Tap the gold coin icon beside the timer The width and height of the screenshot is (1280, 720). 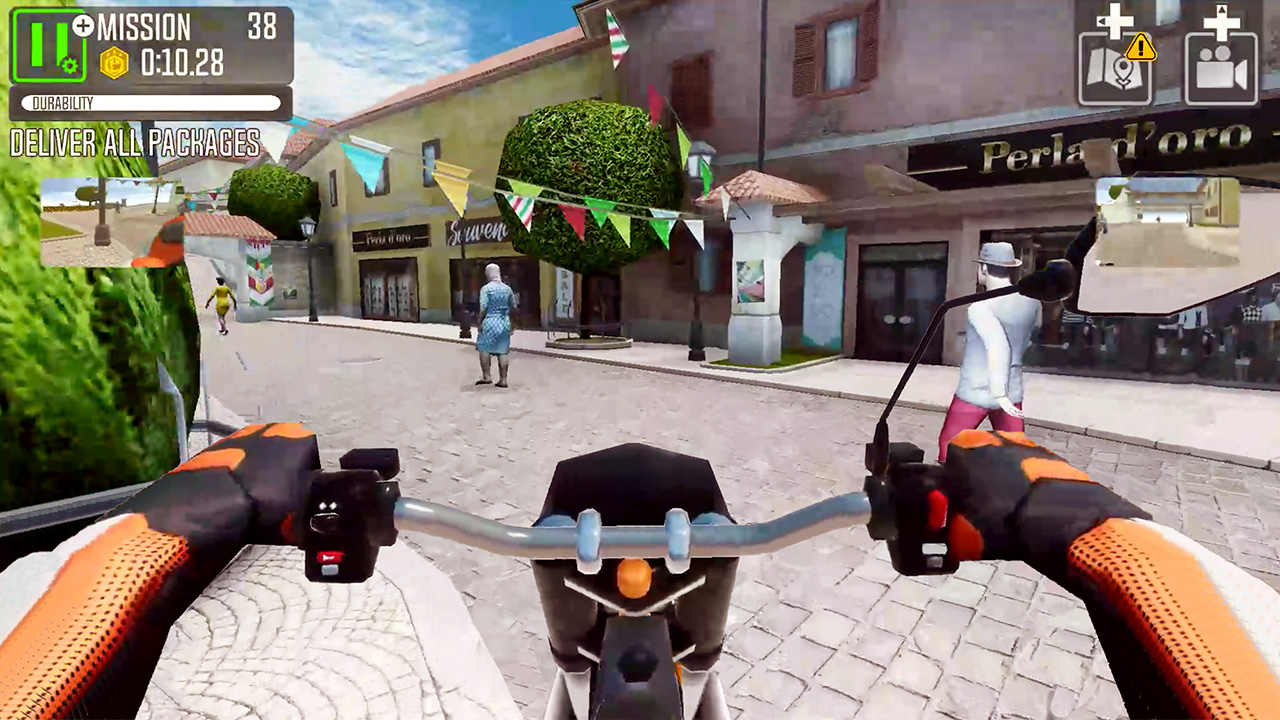tap(114, 61)
